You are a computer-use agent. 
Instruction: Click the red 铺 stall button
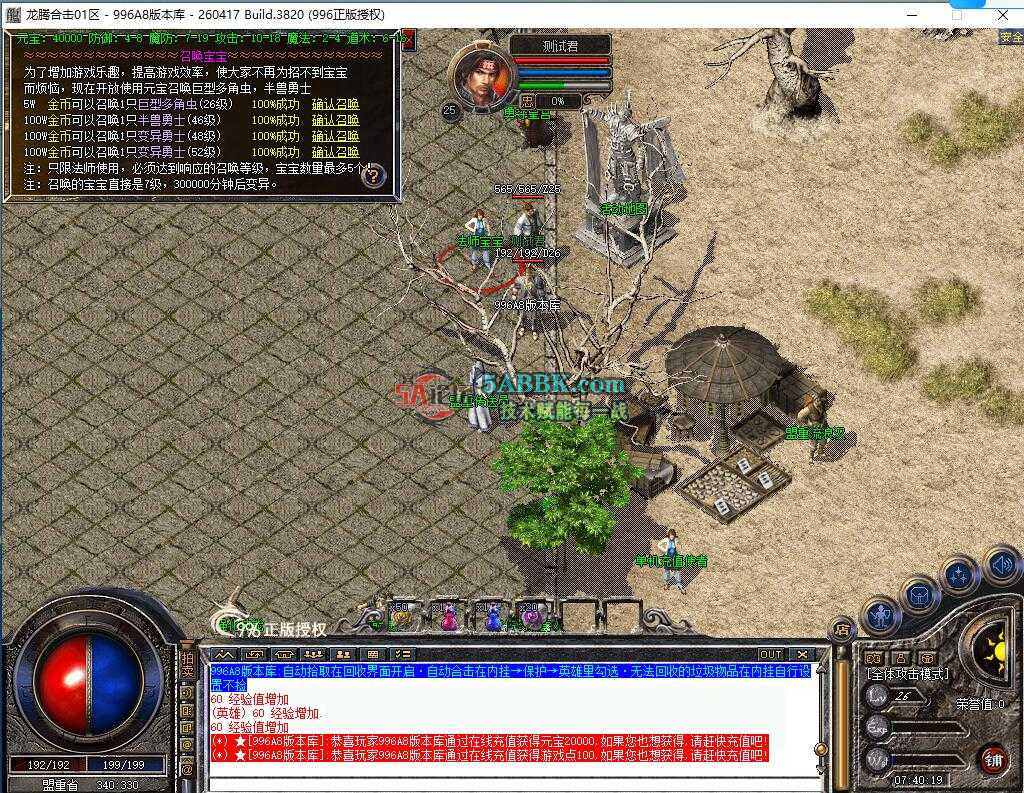(x=992, y=759)
